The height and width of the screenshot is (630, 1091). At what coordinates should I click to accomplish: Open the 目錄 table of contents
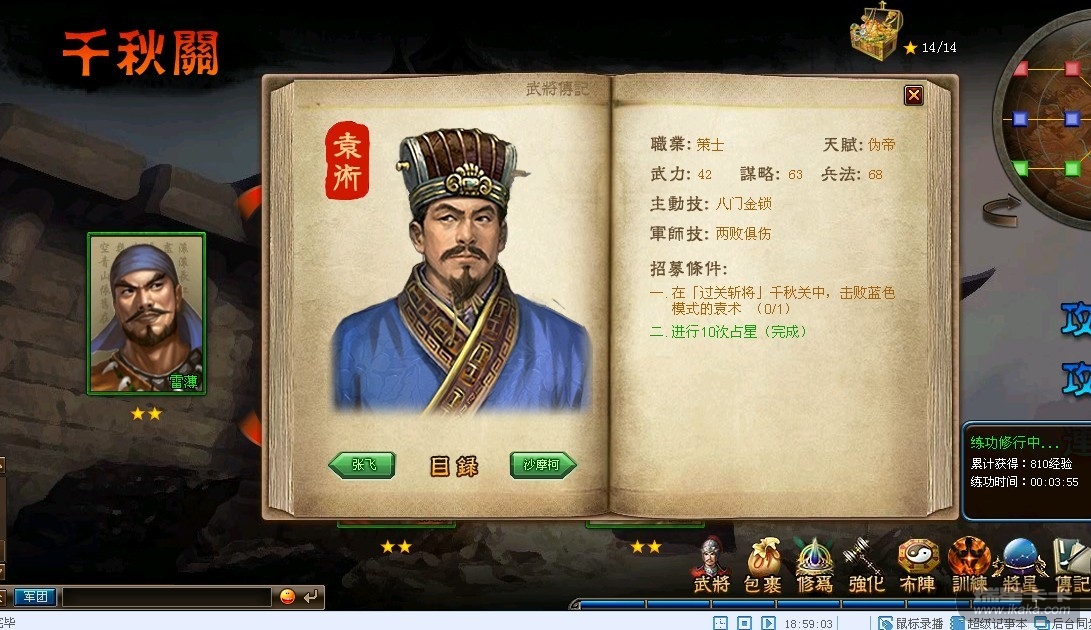454,466
